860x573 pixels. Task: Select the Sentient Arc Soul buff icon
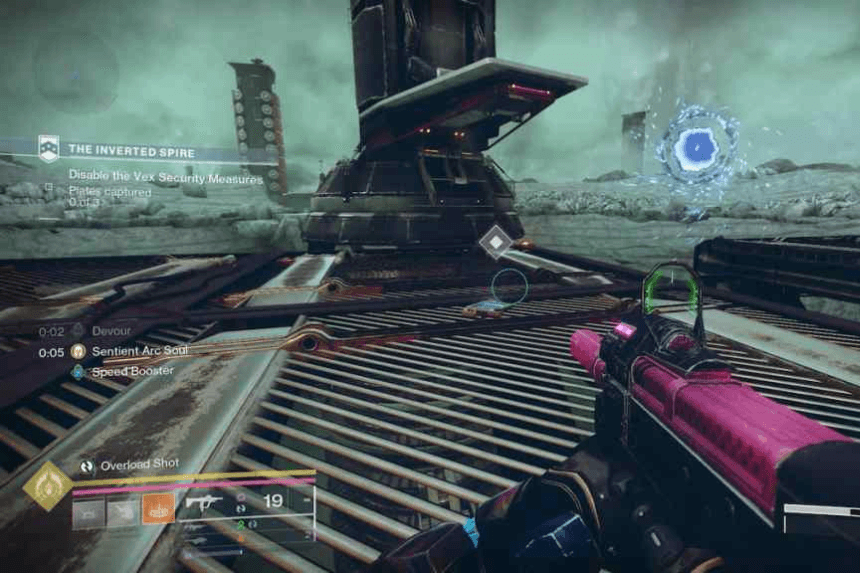click(x=78, y=352)
